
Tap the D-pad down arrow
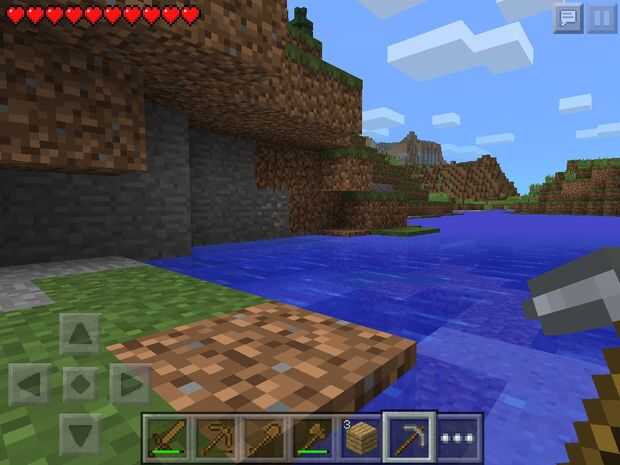[80, 432]
